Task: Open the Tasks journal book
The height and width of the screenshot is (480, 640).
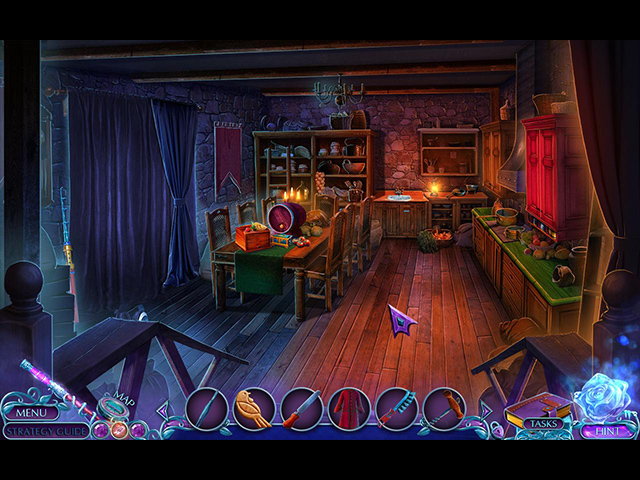Action: coord(541,412)
